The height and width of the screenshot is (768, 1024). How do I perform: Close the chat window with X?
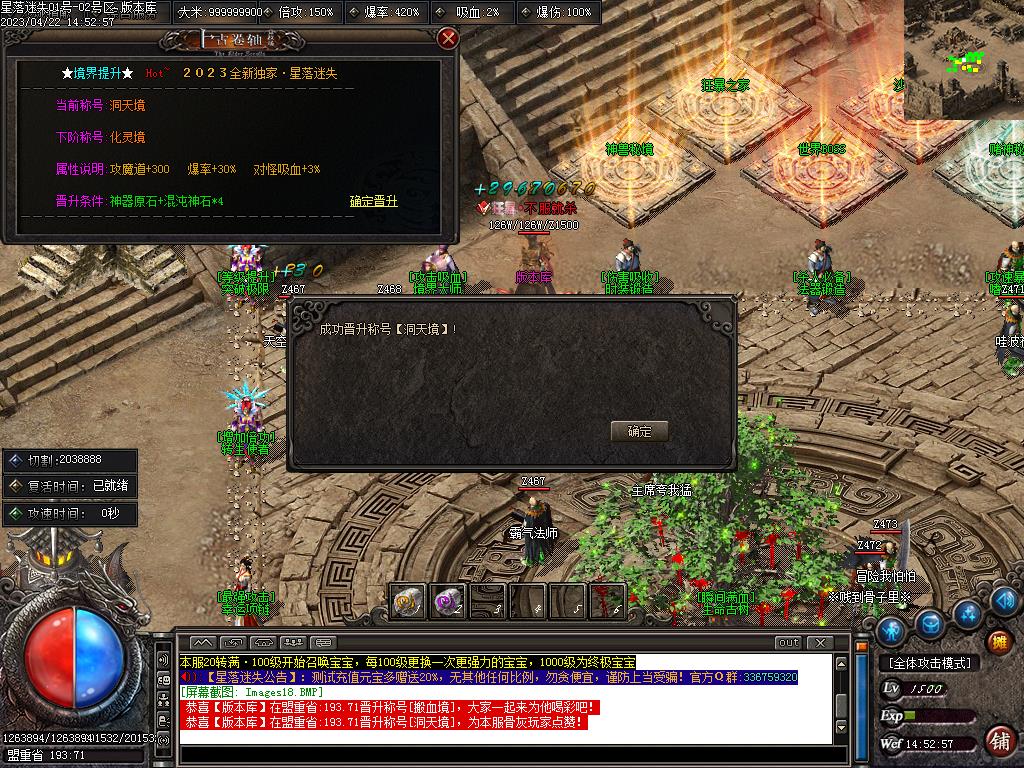[x=820, y=642]
